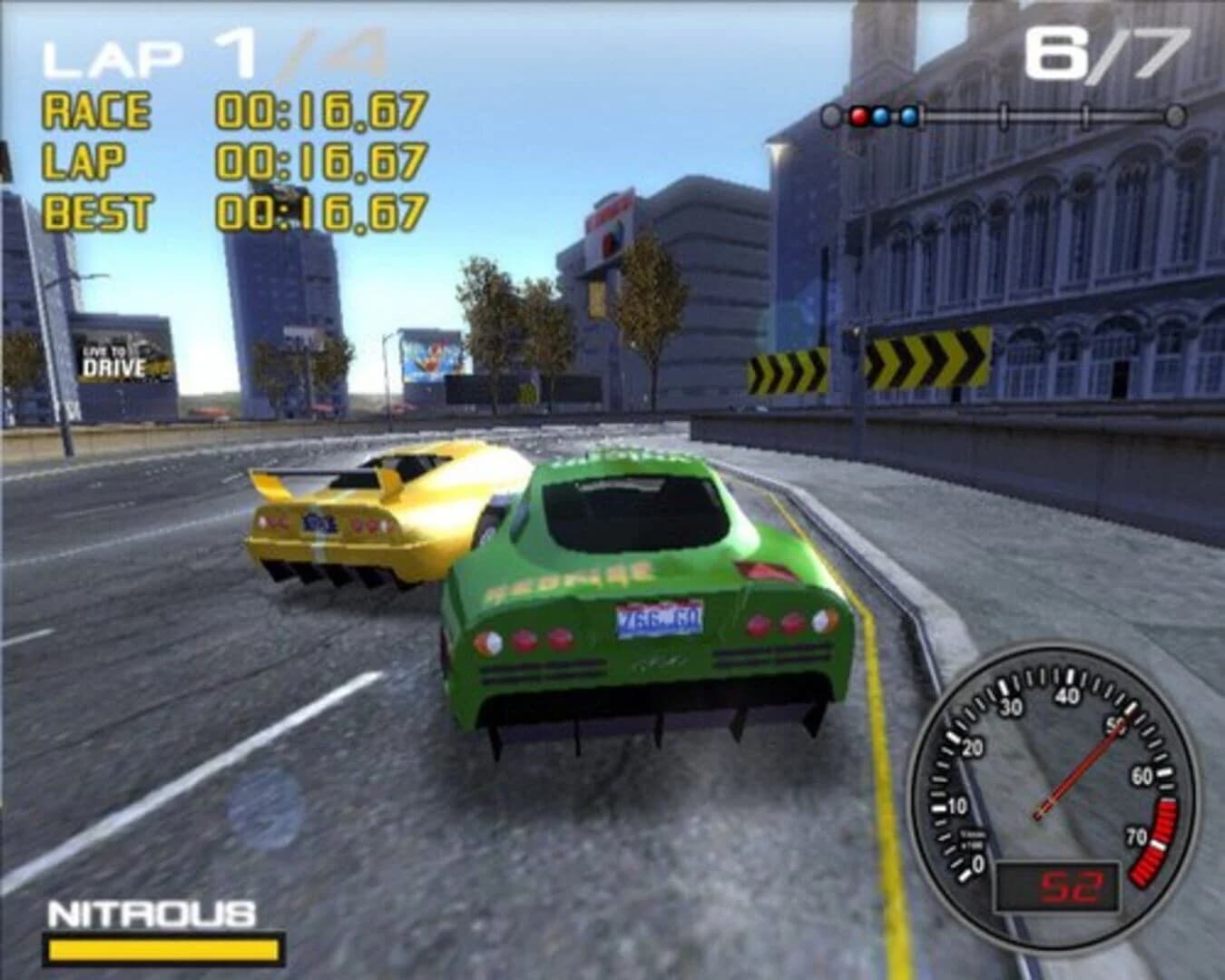Select the leftmost blue opponent dot on the progress bar

pos(879,115)
